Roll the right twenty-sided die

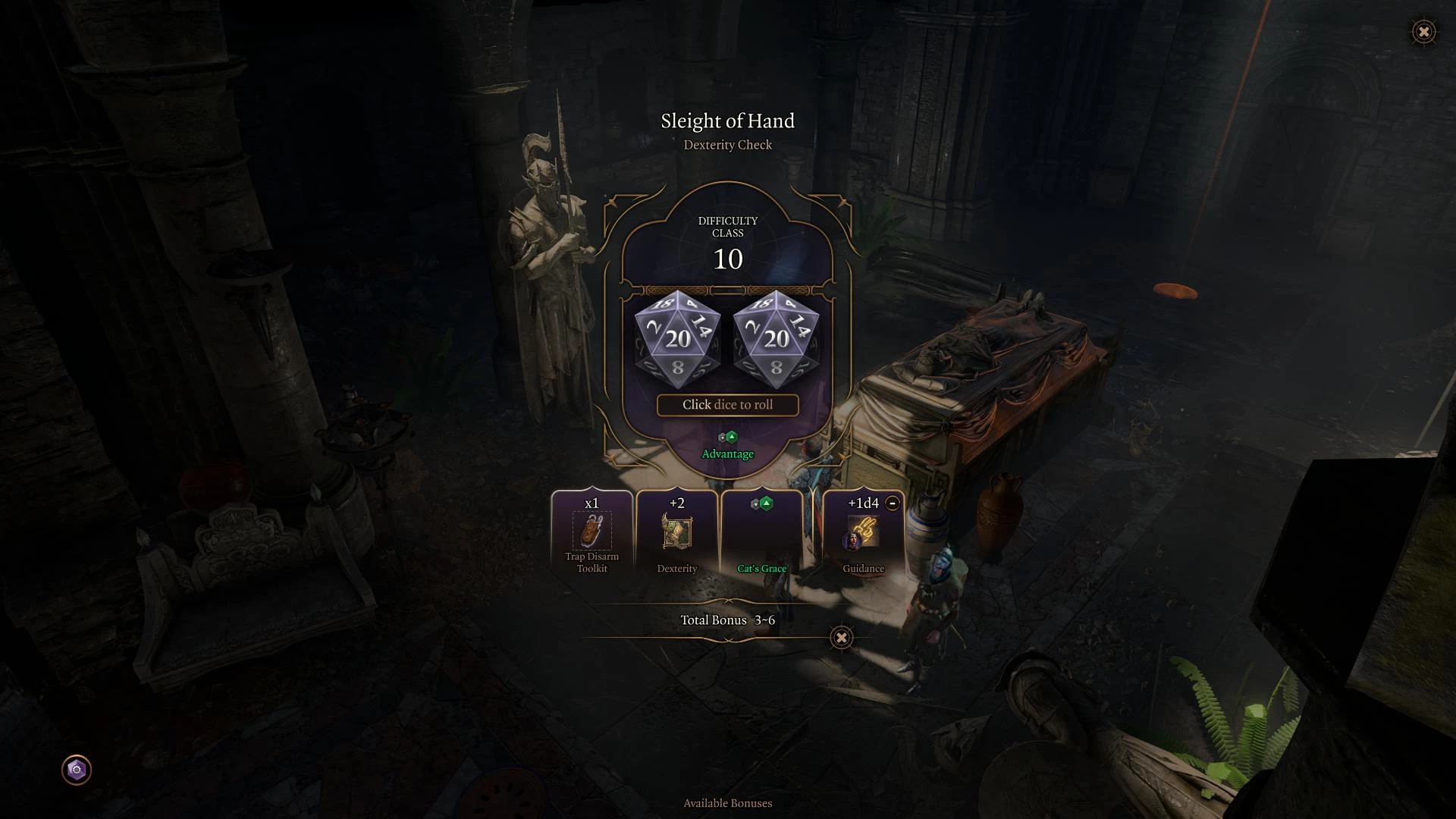(776, 339)
